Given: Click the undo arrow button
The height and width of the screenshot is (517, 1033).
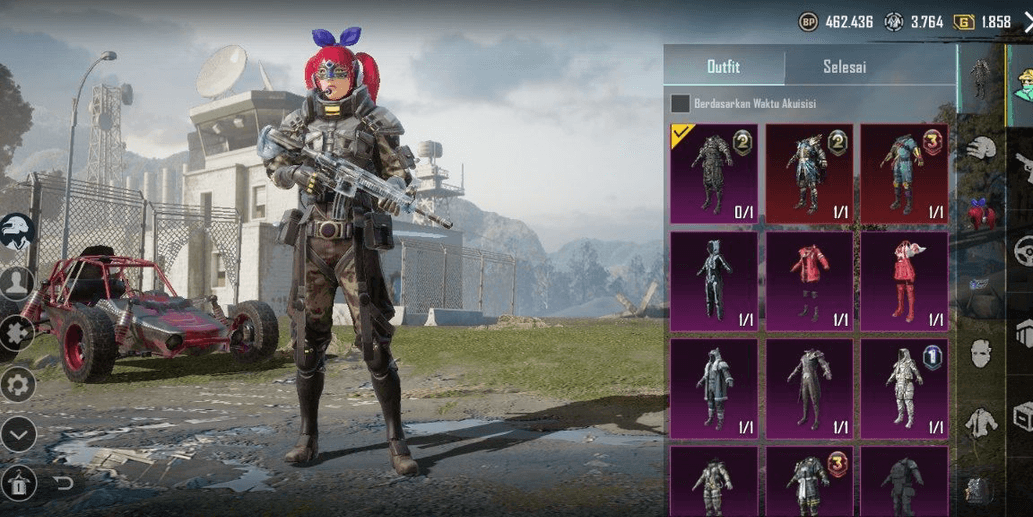Looking at the screenshot, I should [64, 484].
